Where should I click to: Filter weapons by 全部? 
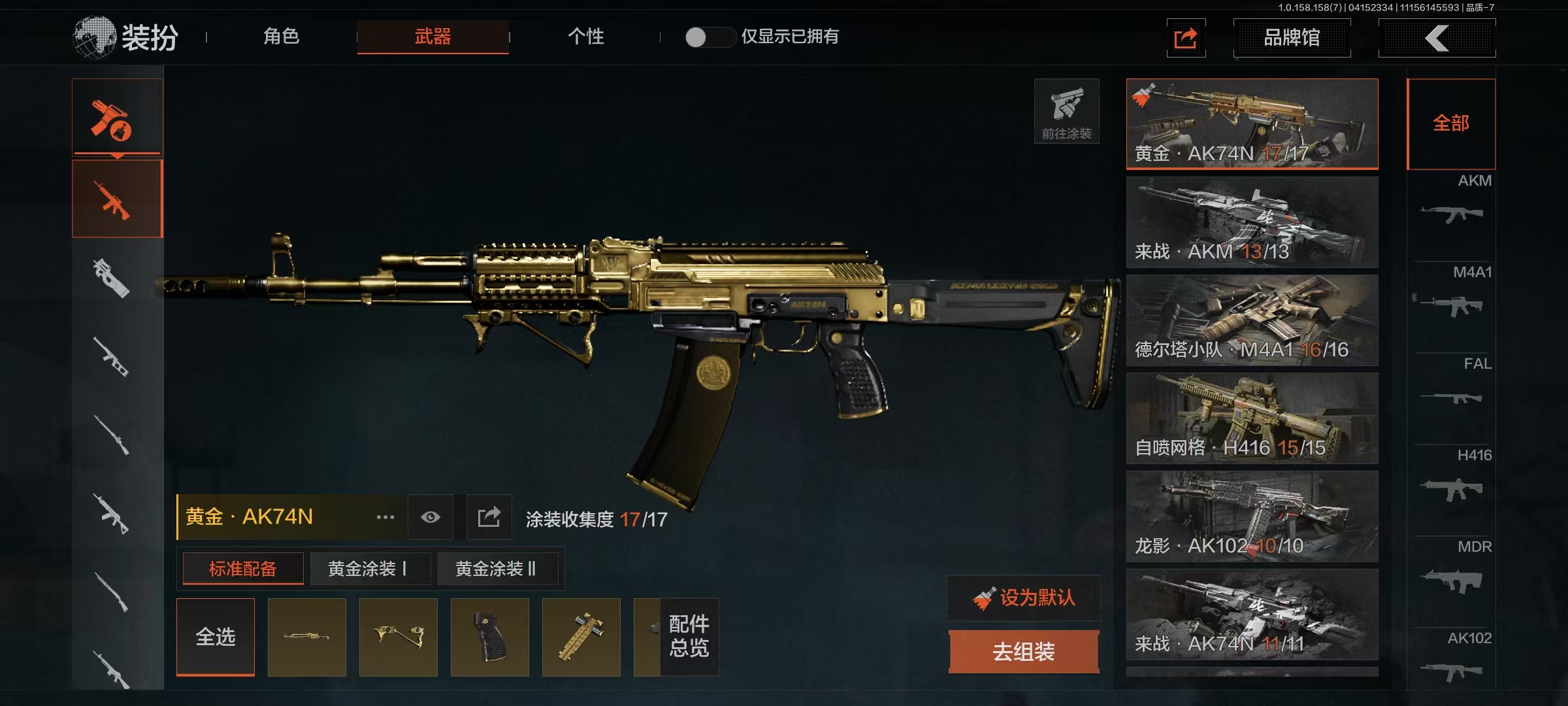click(x=1450, y=124)
